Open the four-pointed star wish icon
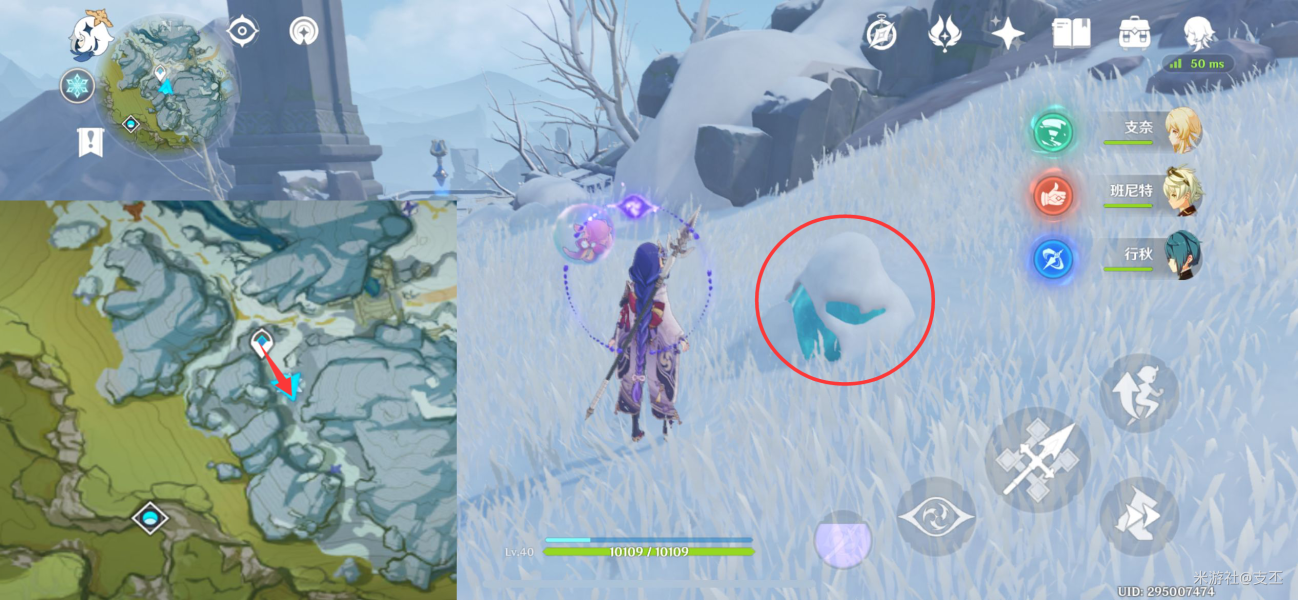This screenshot has height=600, width=1298. click(1007, 34)
